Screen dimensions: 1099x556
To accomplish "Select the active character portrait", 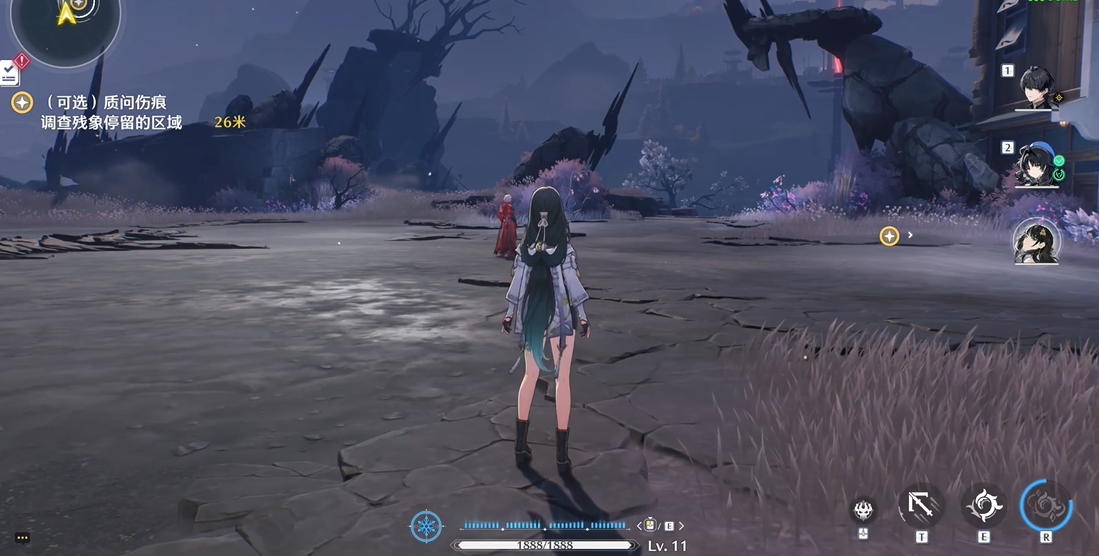I will (1035, 242).
